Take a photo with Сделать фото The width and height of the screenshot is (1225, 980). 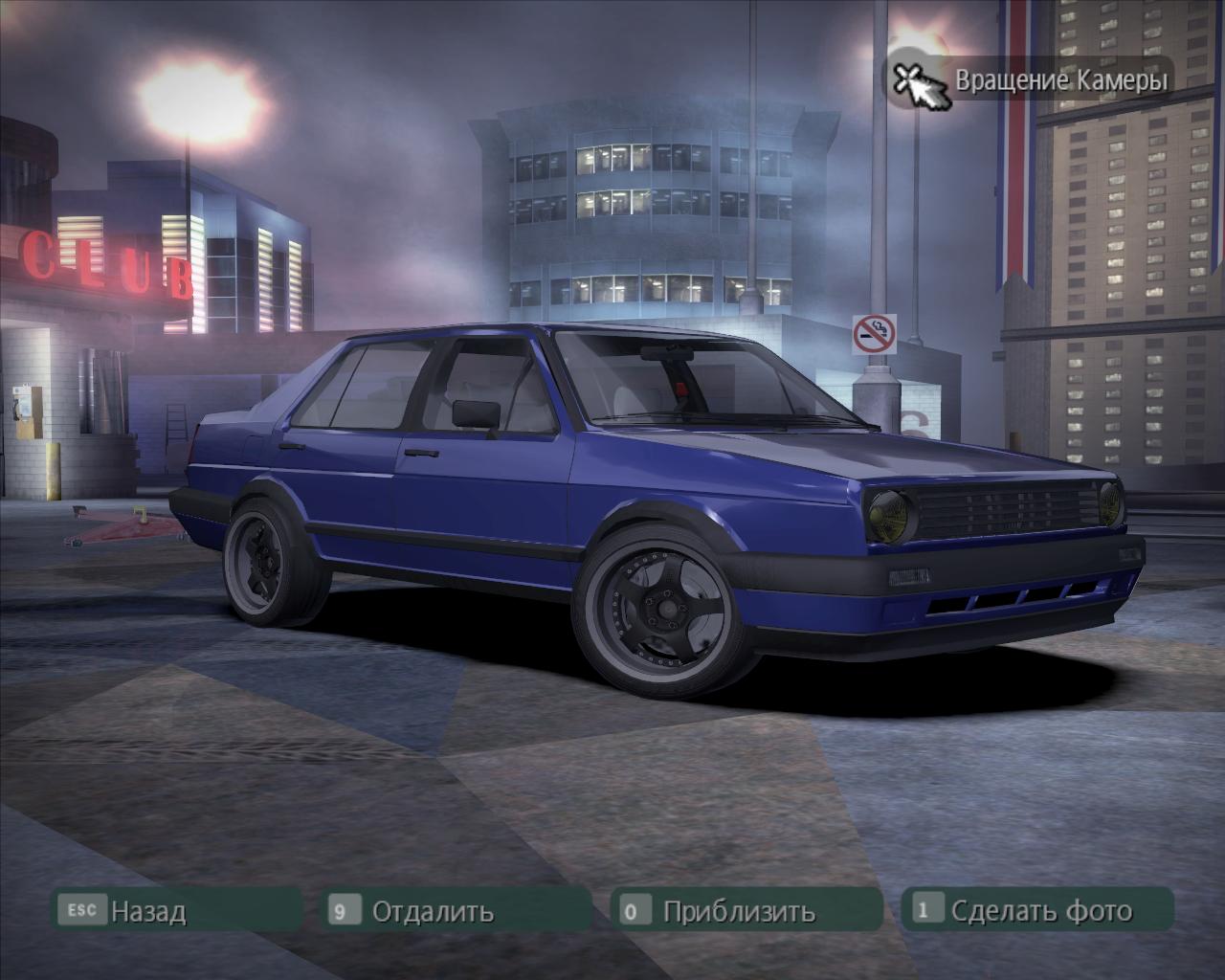click(x=1040, y=909)
